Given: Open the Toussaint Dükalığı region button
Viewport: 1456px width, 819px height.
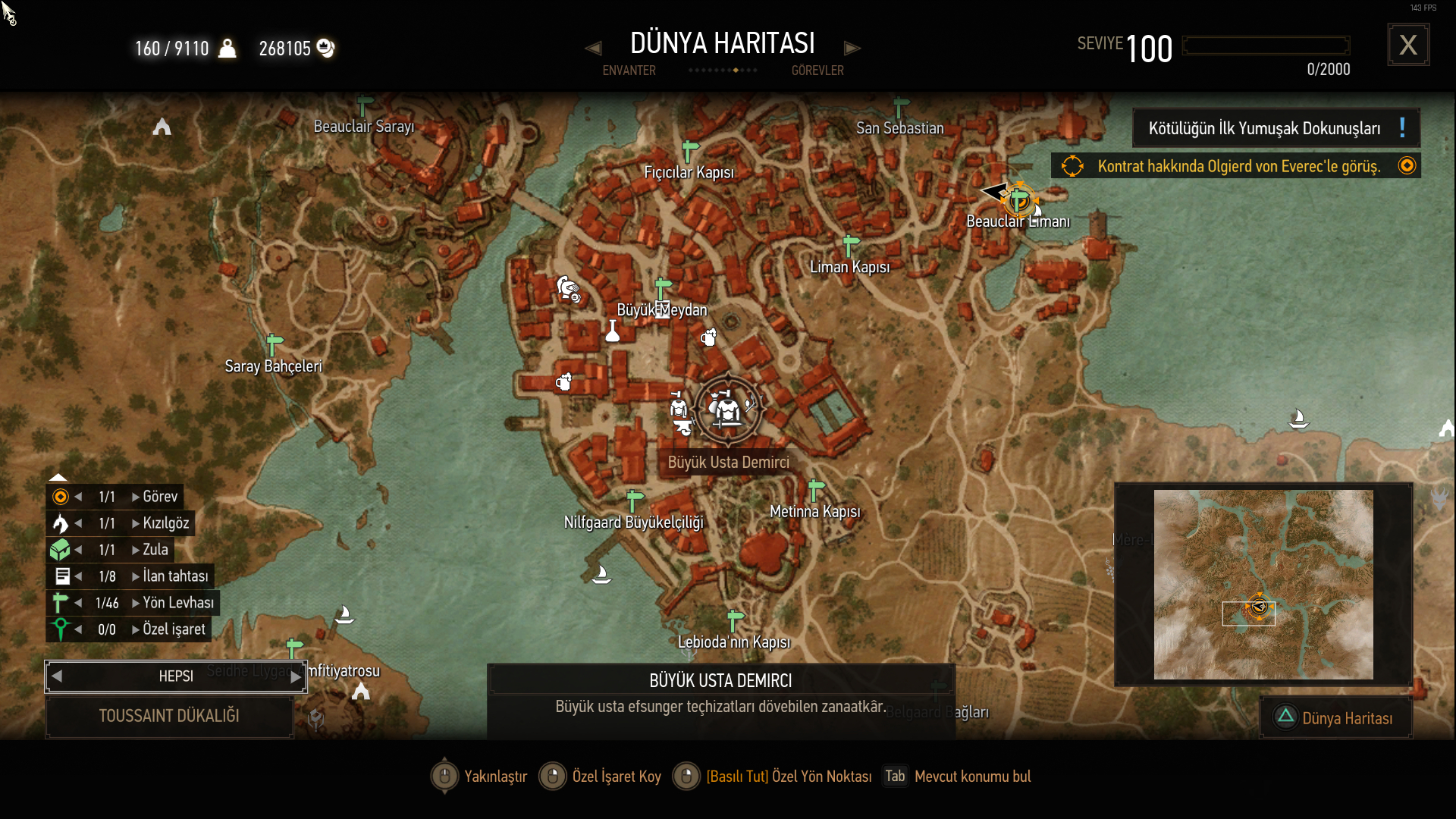Looking at the screenshot, I should coord(169,716).
